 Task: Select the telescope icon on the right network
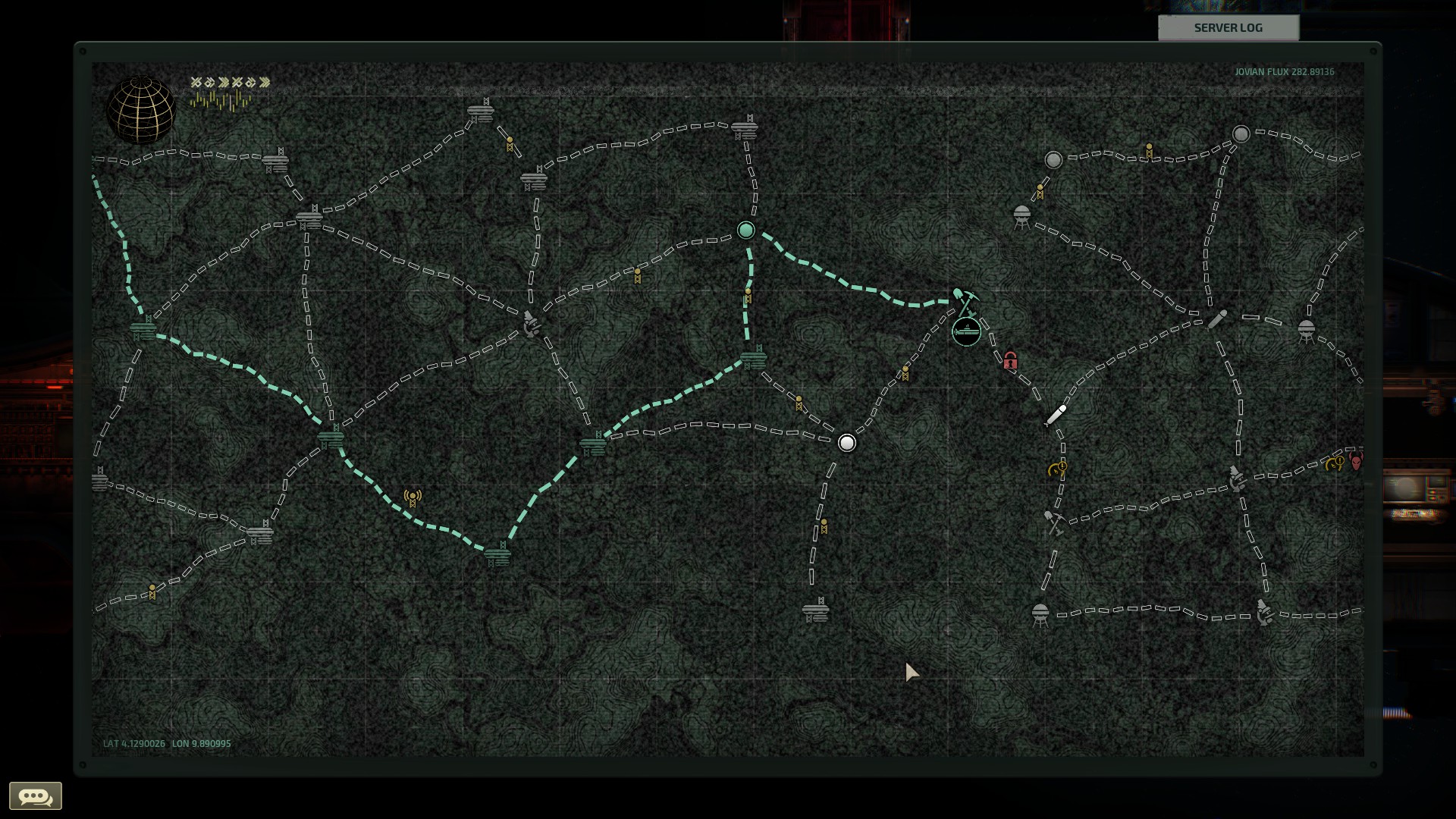click(x=1217, y=319)
